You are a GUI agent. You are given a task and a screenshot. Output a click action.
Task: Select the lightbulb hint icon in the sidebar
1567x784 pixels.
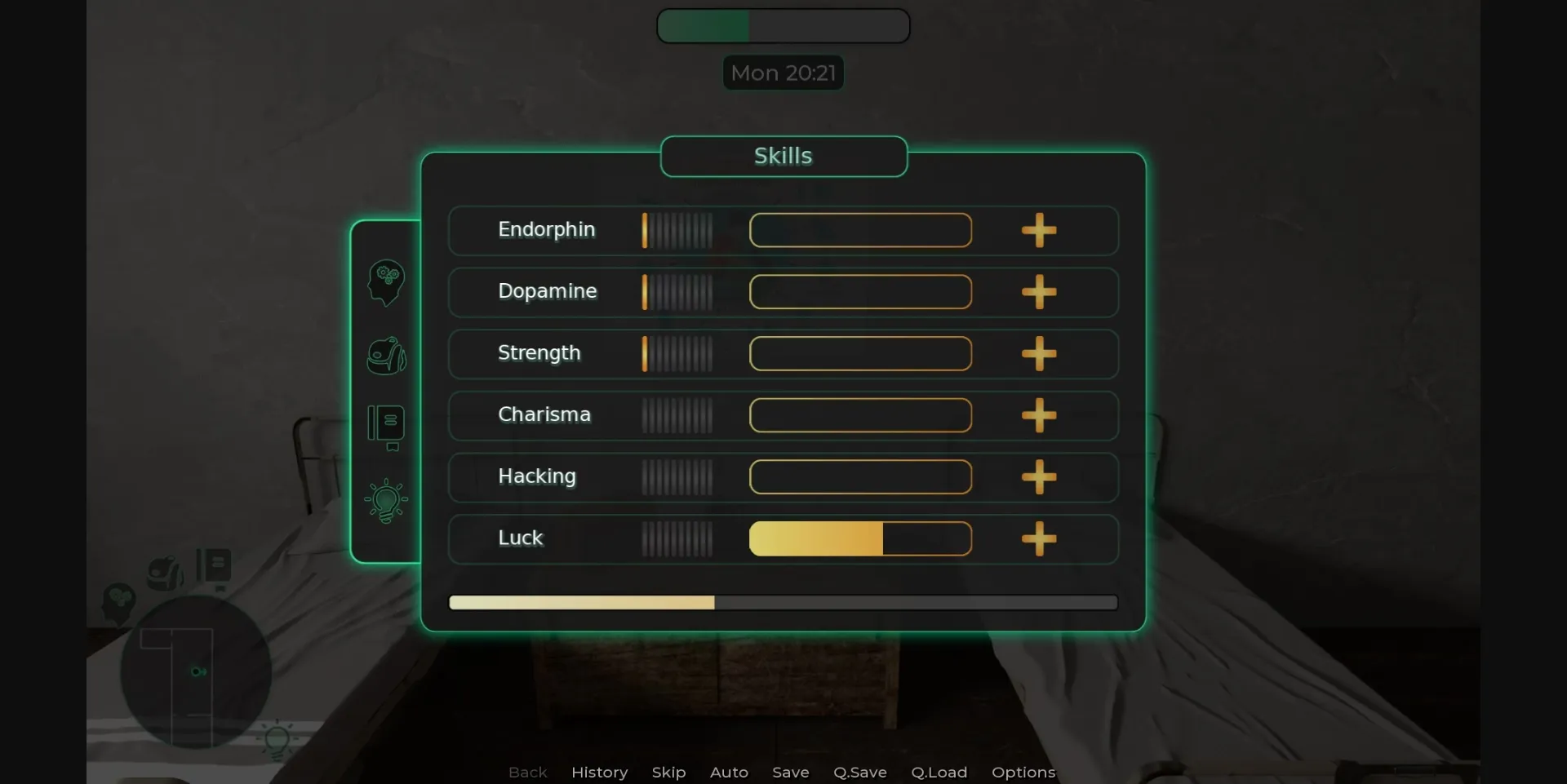coord(385,499)
